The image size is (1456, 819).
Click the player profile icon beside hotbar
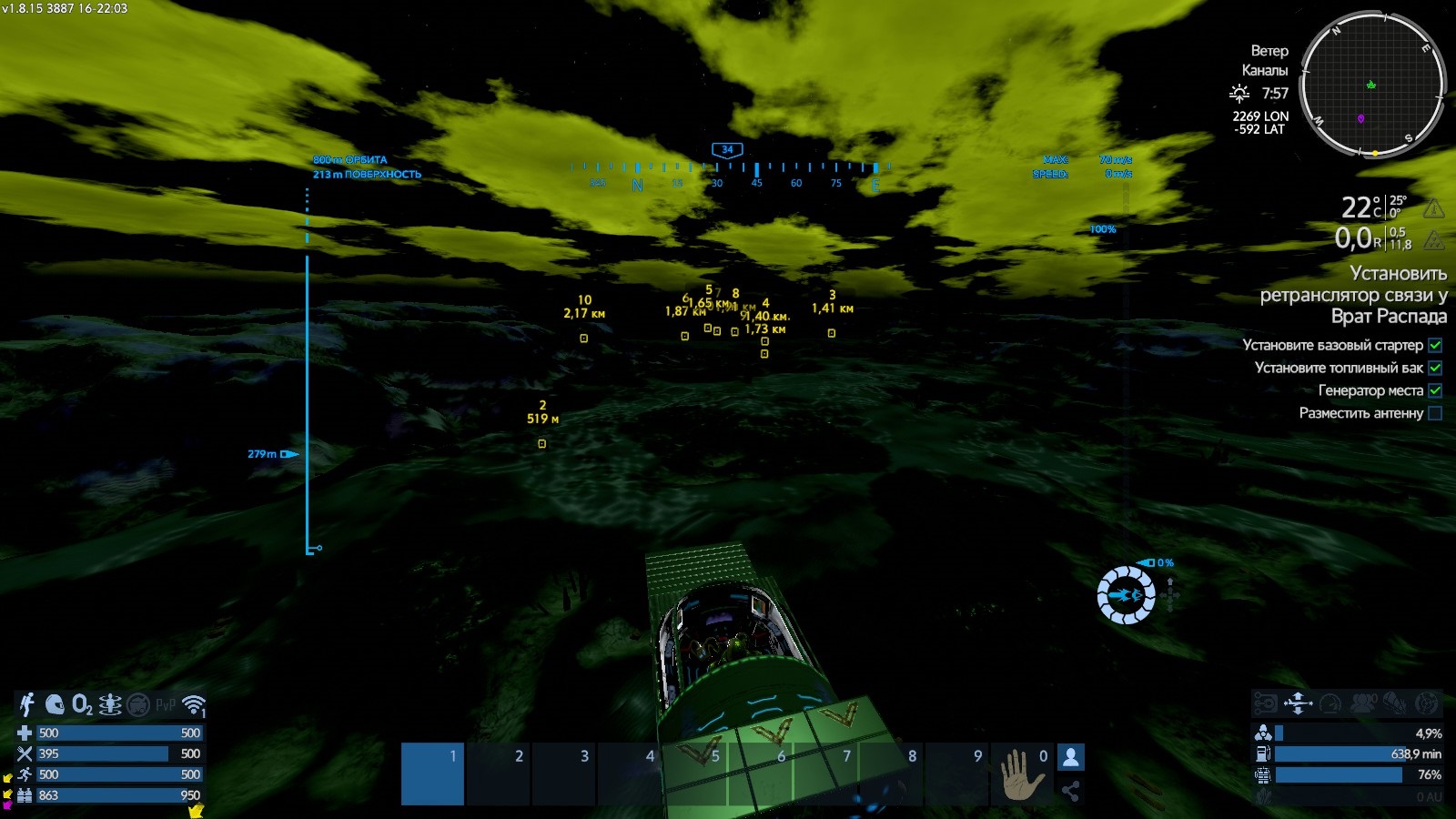pyautogui.click(x=1071, y=757)
